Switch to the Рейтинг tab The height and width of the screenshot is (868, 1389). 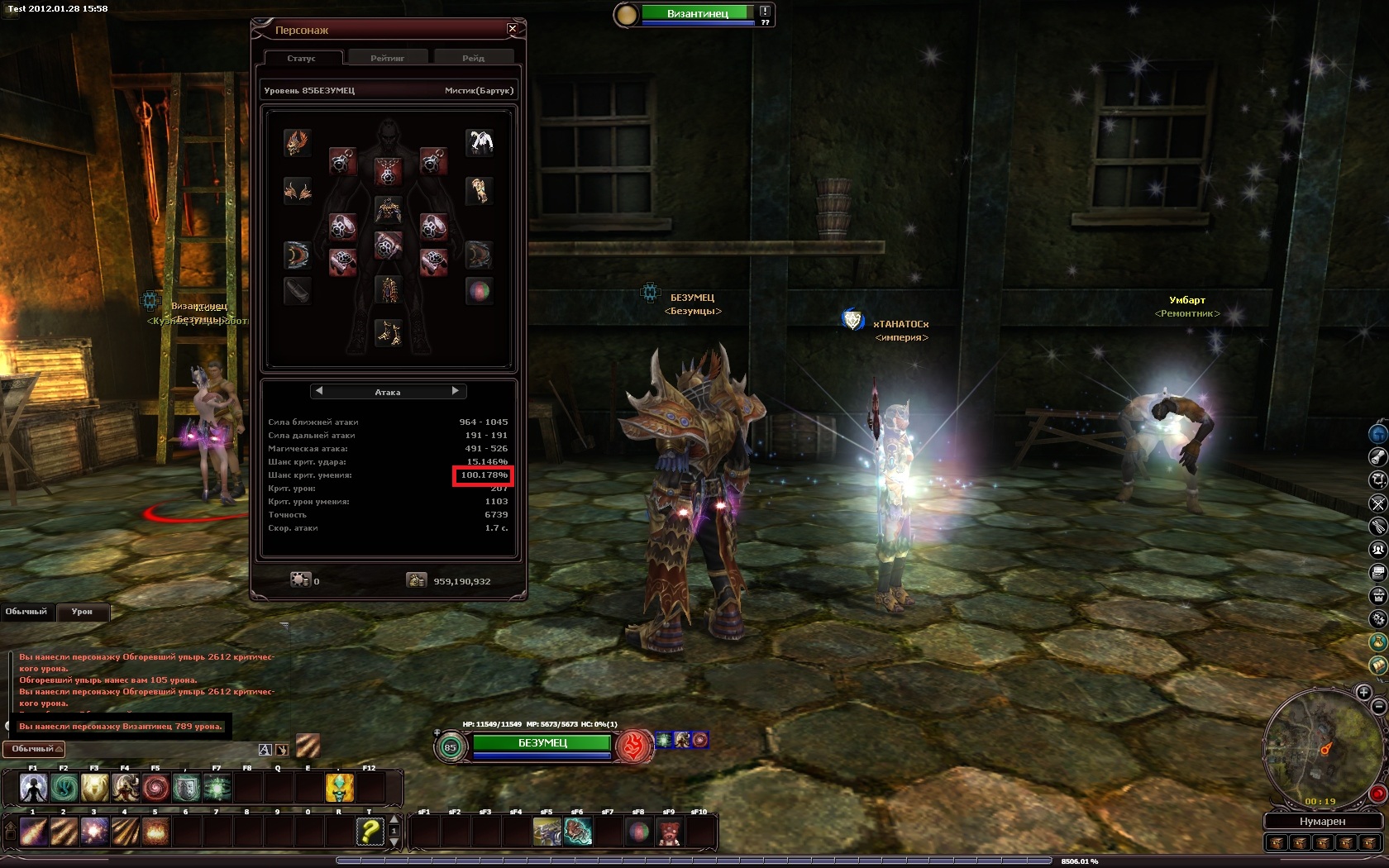point(388,58)
